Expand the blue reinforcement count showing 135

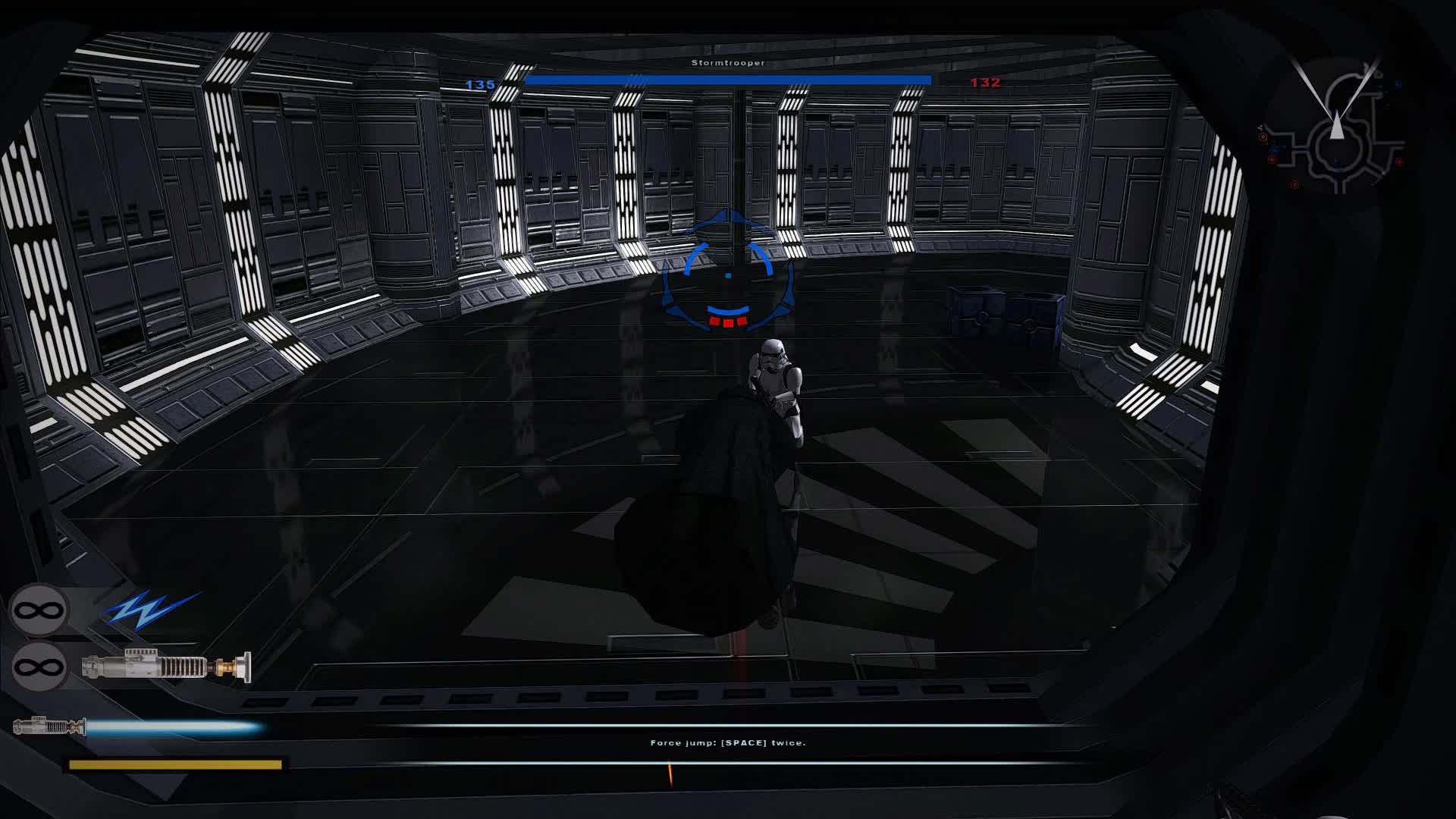coord(480,86)
